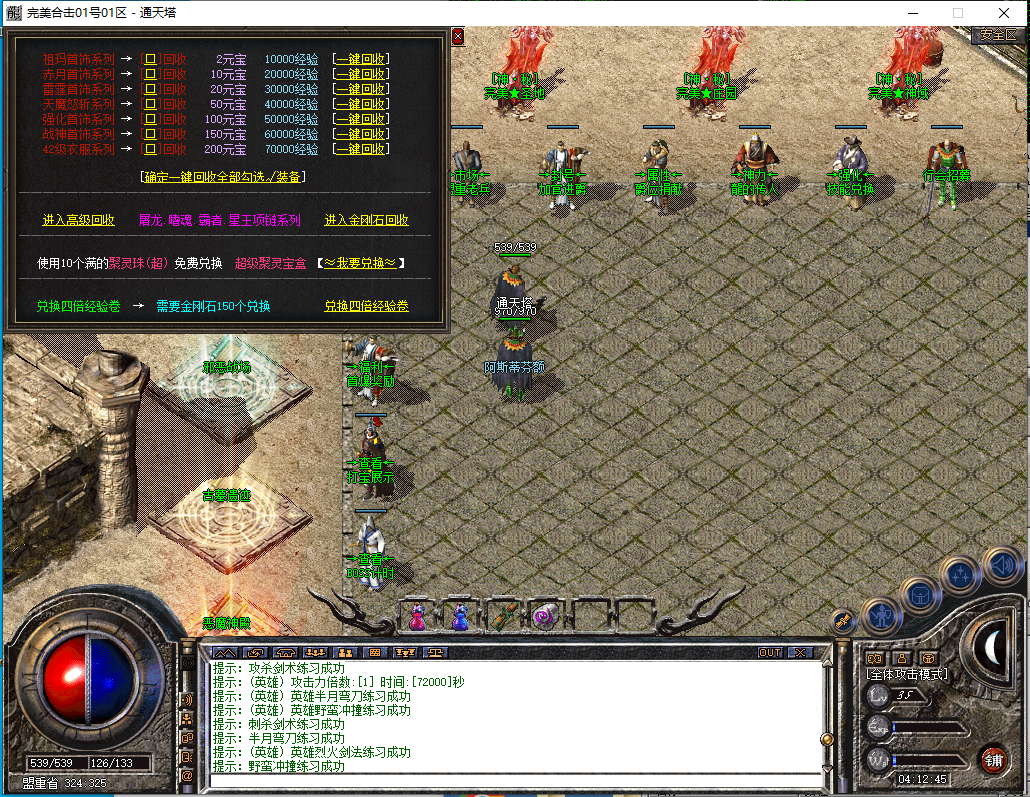The width and height of the screenshot is (1030, 797).
Task: Confirm 确定一键回收全部勾选/装备
Action: [x=223, y=177]
